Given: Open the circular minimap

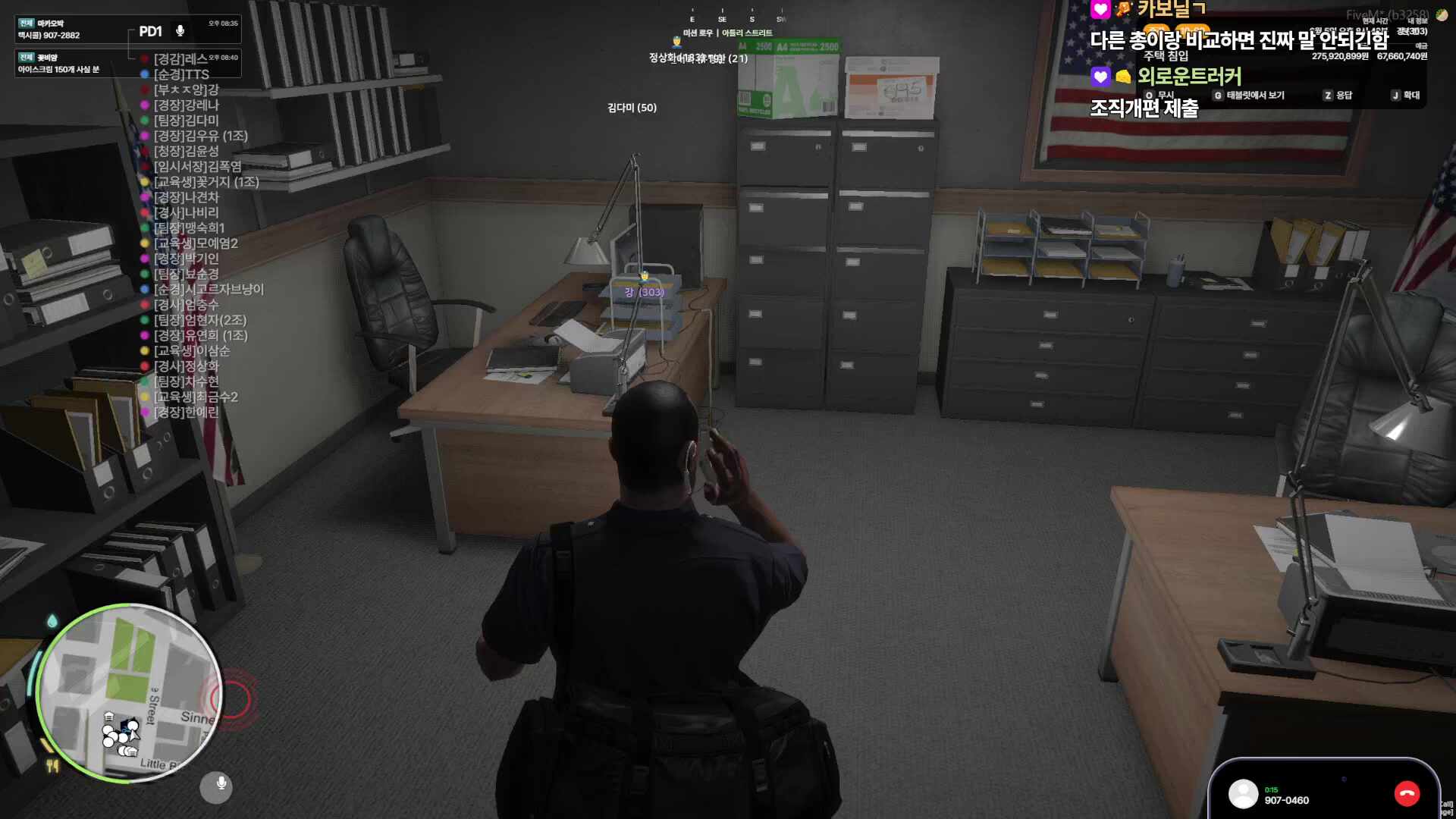Looking at the screenshot, I should click(x=129, y=693).
